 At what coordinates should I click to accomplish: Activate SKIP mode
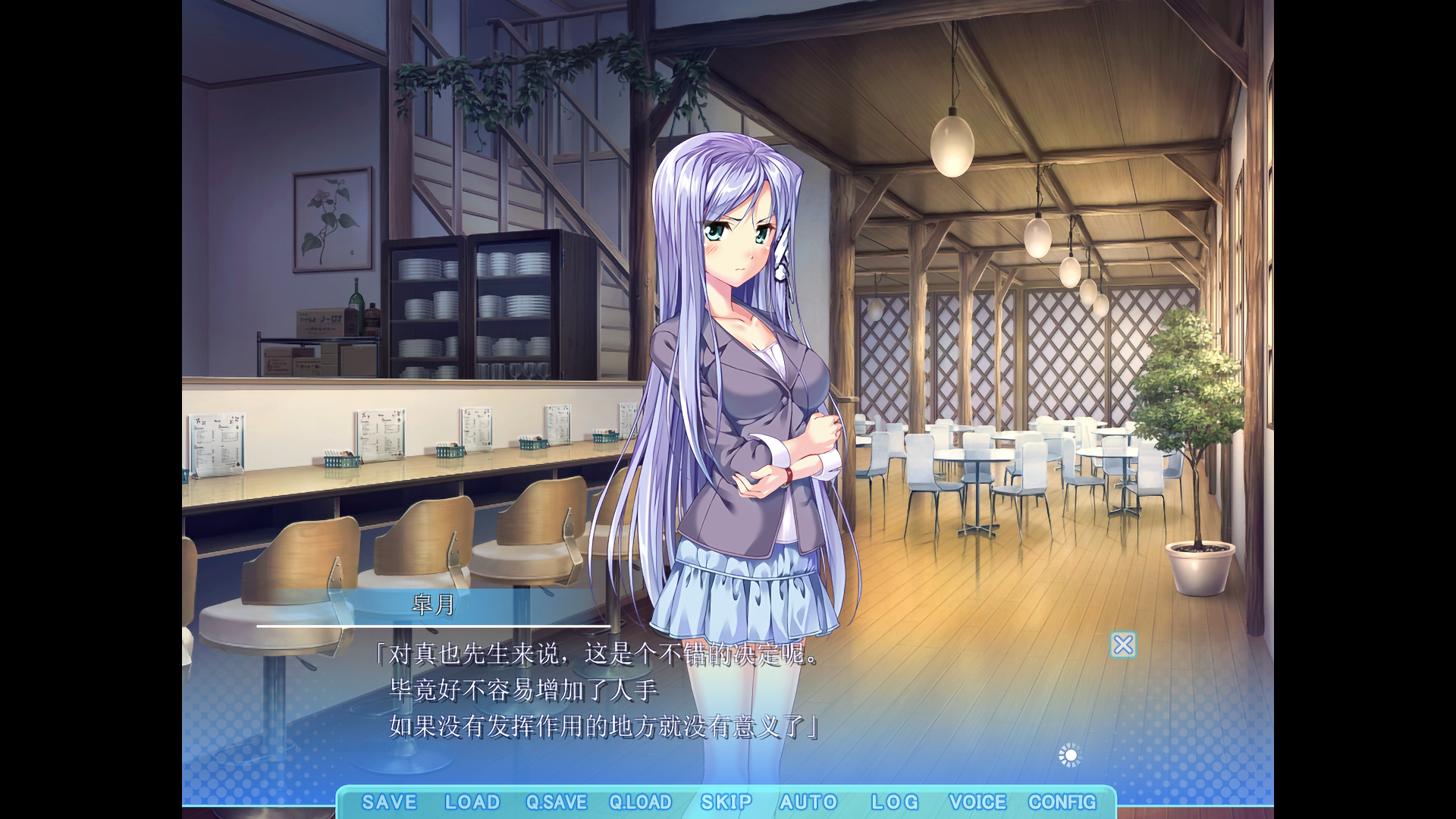pos(726,802)
